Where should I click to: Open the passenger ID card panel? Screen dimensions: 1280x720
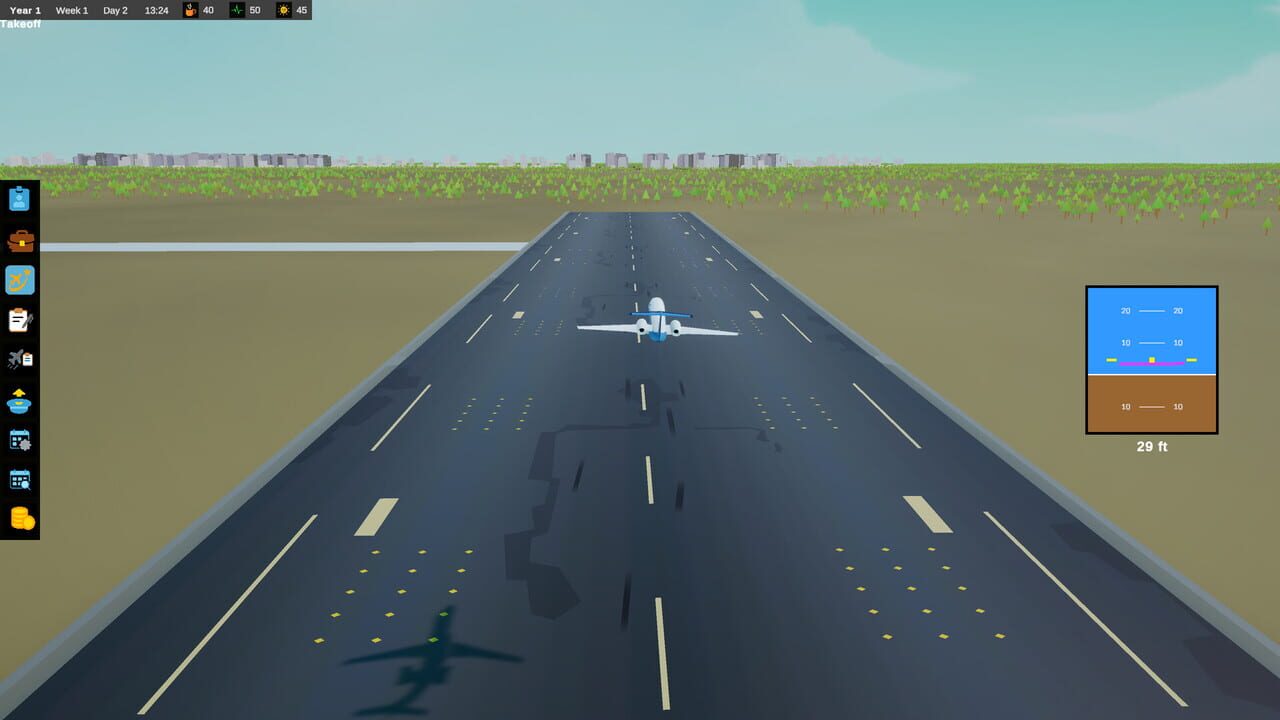click(x=20, y=198)
